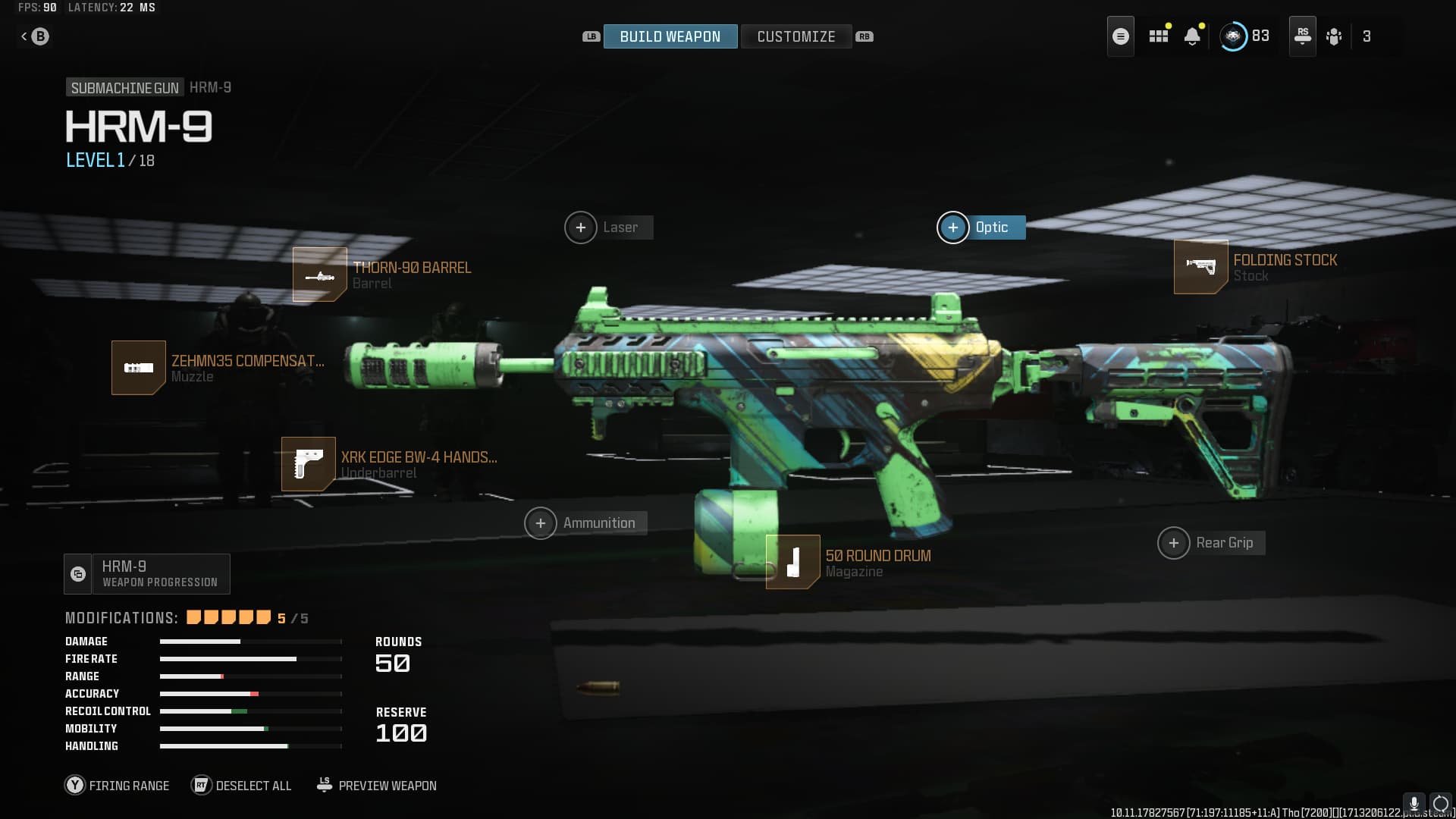Open HRM-9 Weapon Progression
The height and width of the screenshot is (819, 1456).
tap(147, 574)
